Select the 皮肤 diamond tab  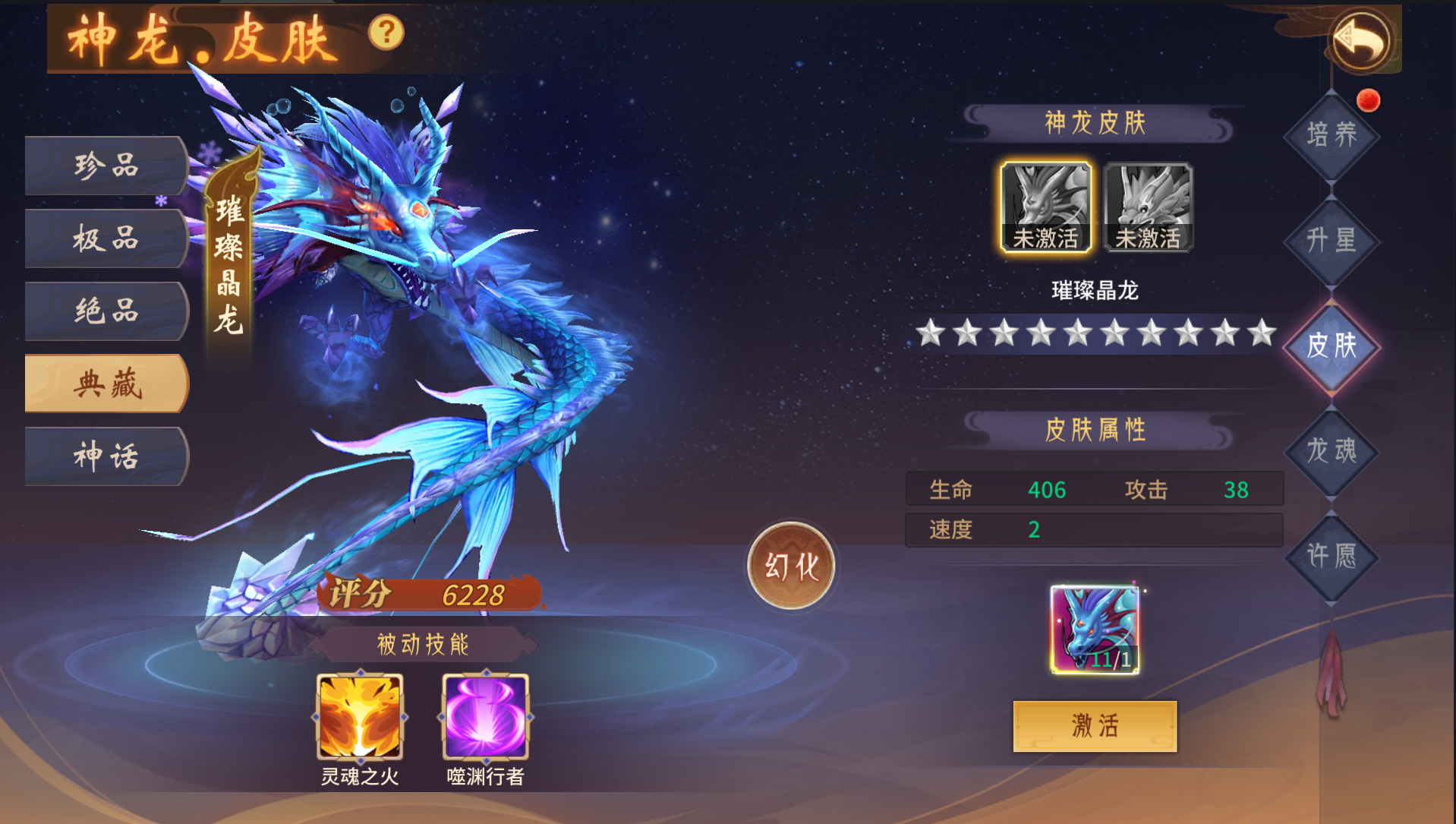[x=1332, y=346]
